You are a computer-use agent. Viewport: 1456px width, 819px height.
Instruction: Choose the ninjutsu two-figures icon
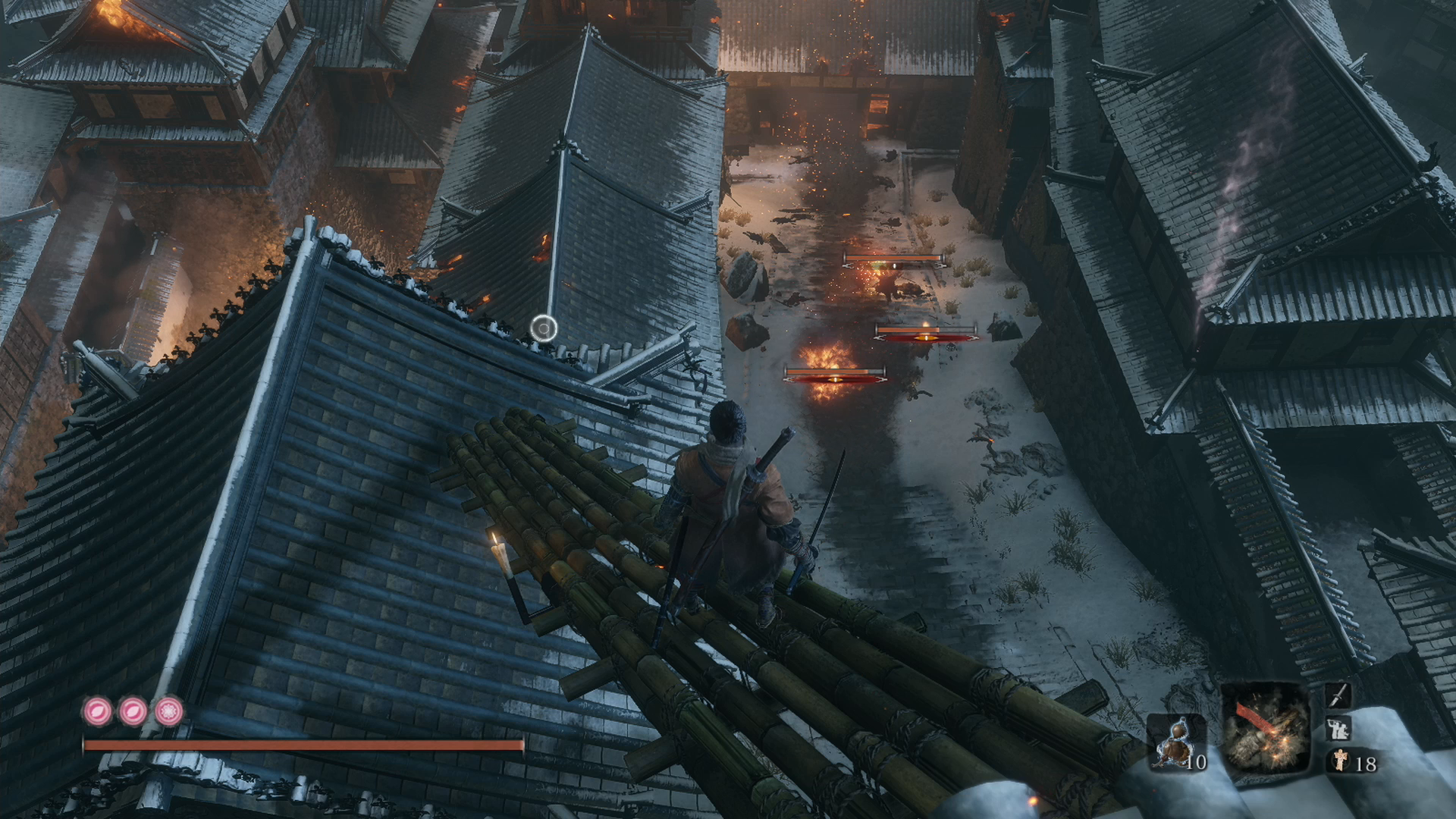(1337, 729)
